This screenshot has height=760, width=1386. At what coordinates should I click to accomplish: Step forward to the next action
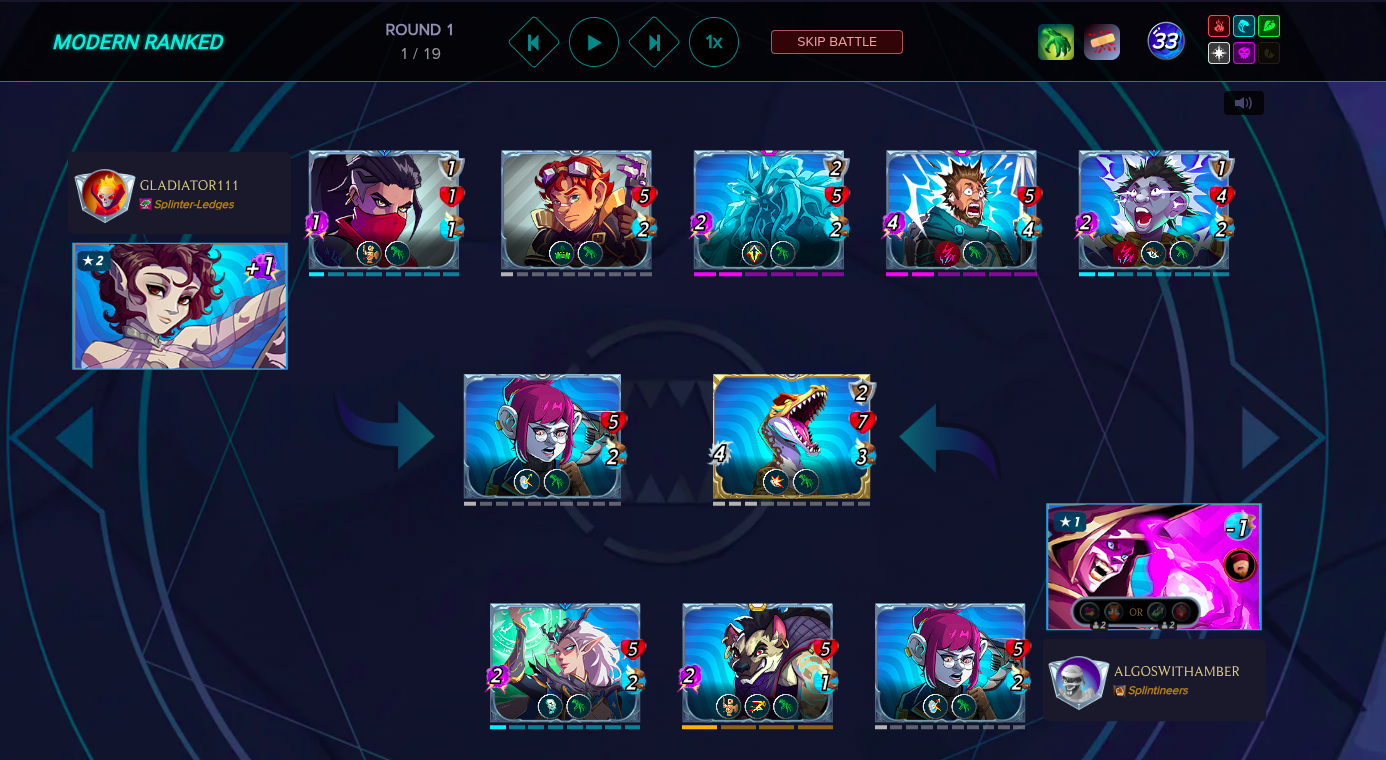point(654,43)
